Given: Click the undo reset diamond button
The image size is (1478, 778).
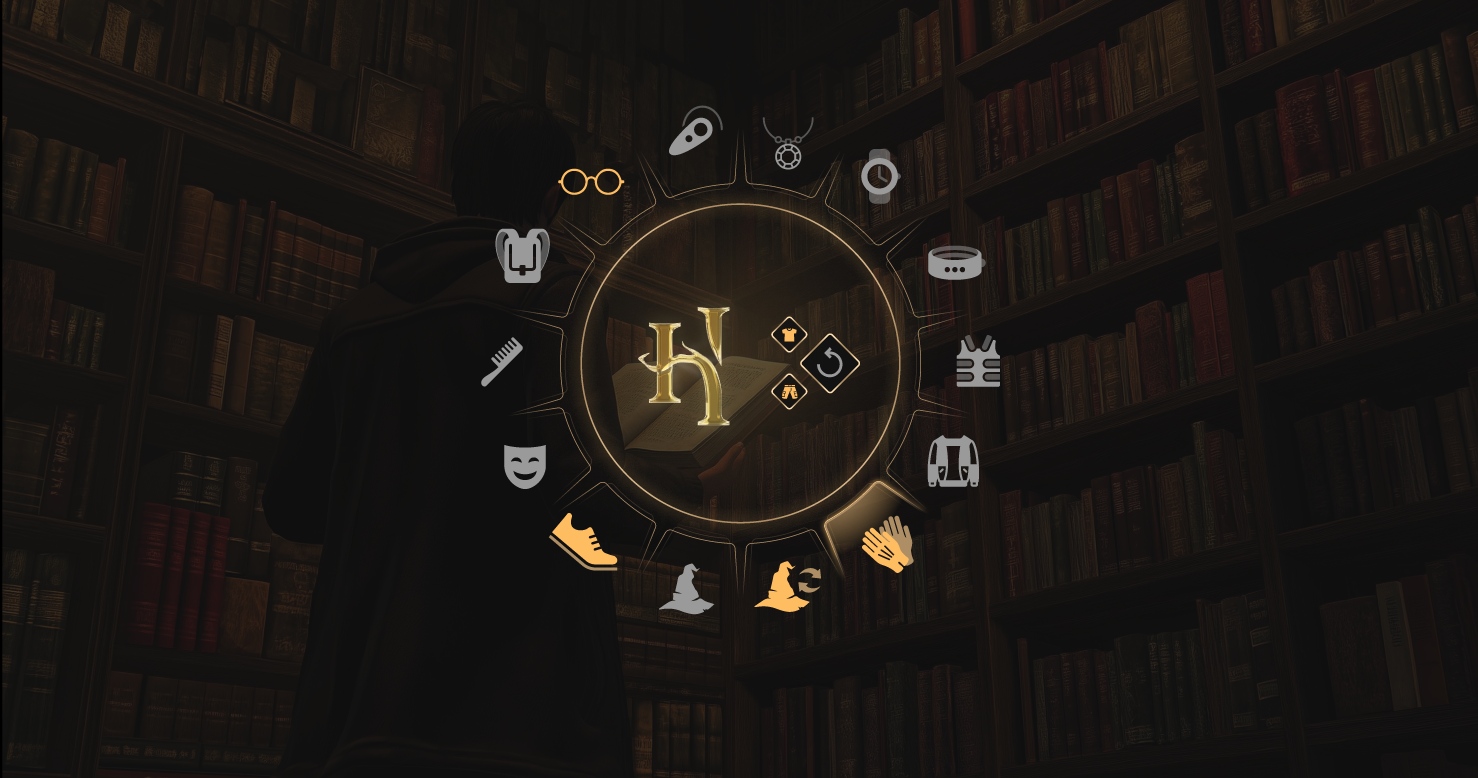Looking at the screenshot, I should [829, 362].
